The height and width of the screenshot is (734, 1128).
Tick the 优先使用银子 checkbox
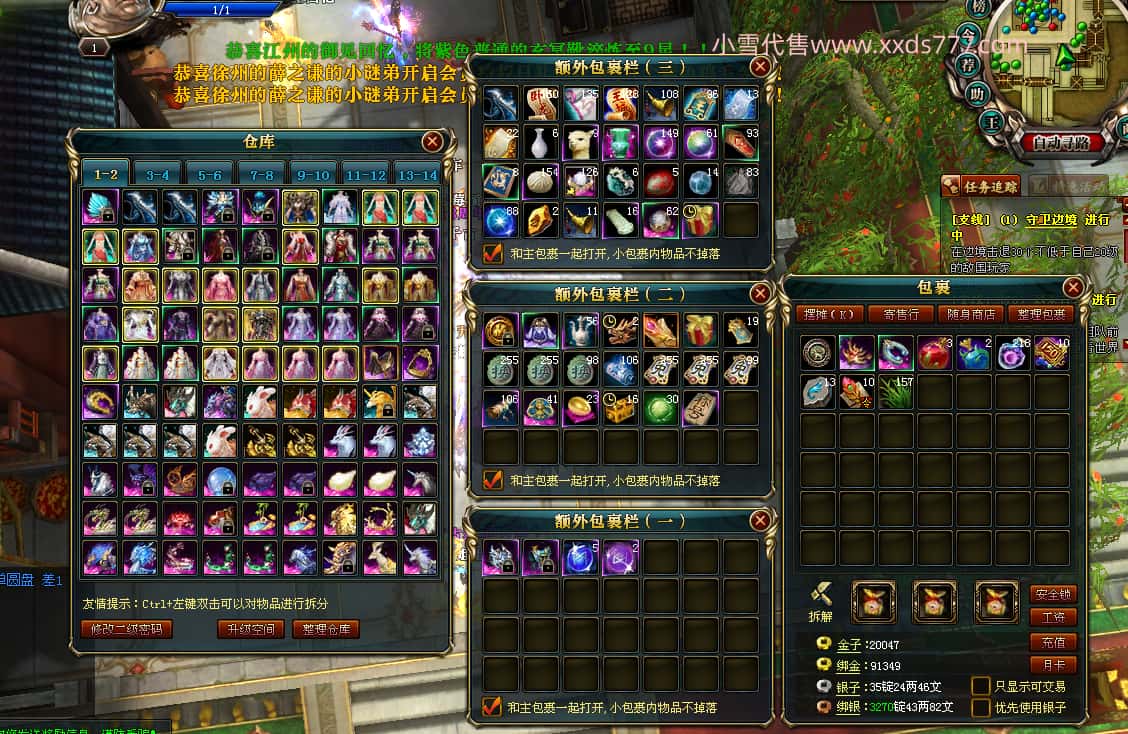[x=981, y=707]
